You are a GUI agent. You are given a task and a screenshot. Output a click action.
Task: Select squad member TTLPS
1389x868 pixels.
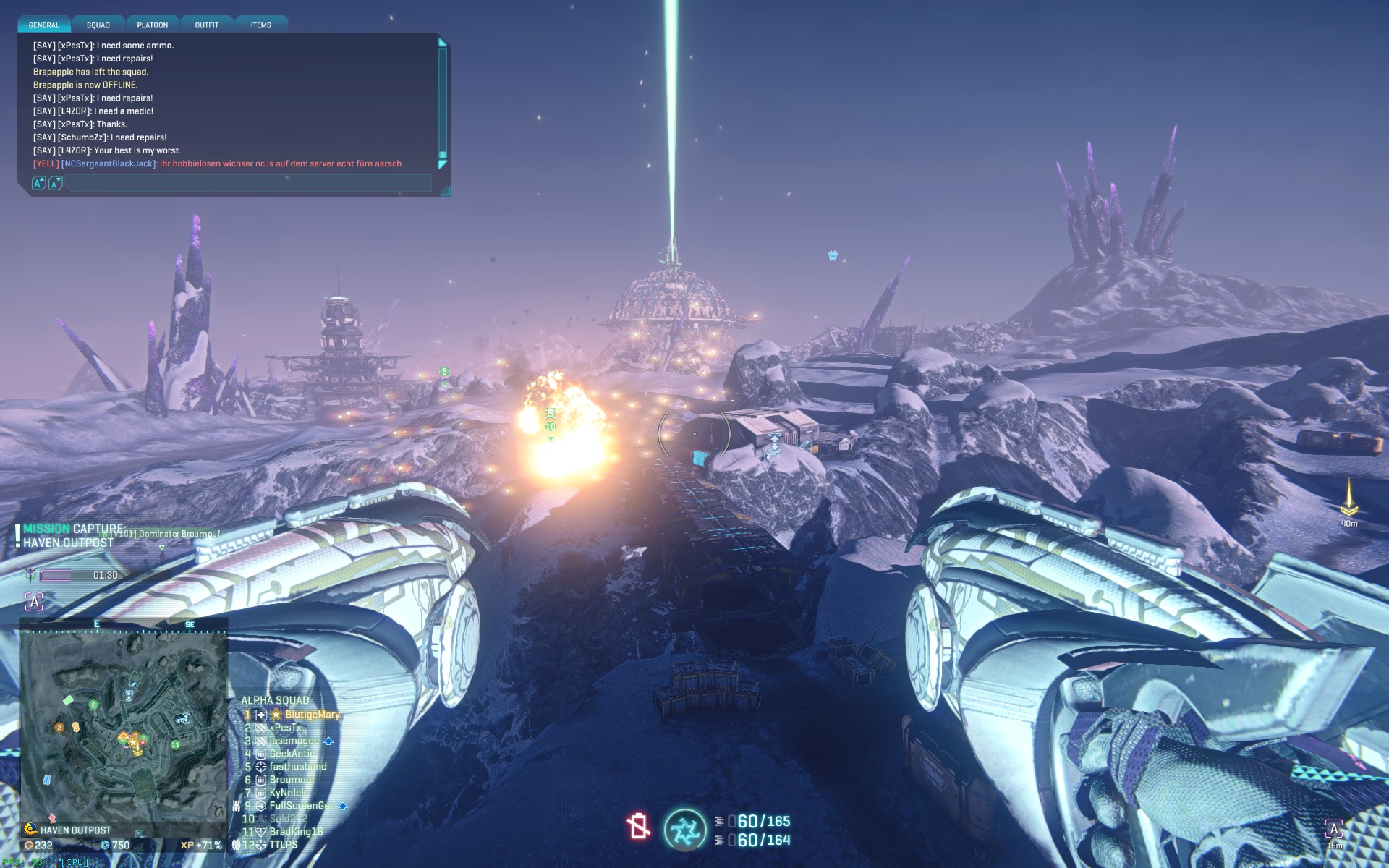pyautogui.click(x=283, y=845)
